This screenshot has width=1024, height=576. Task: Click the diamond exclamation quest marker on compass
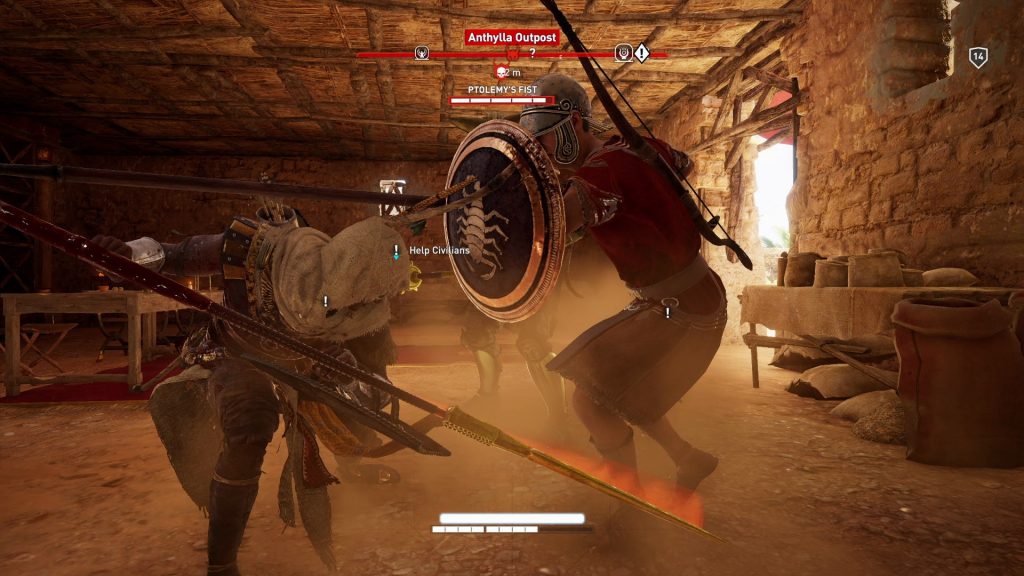click(641, 53)
